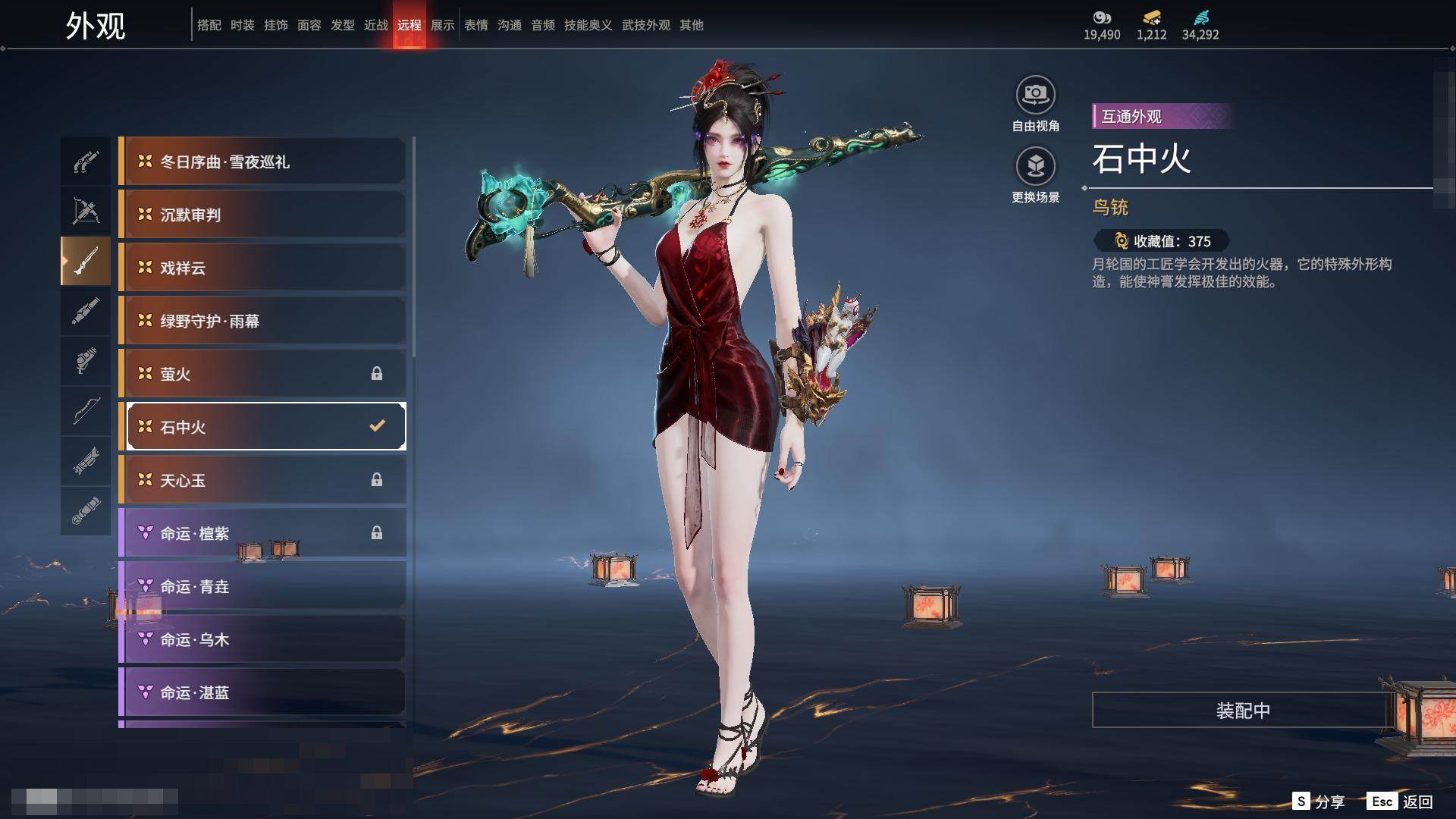Open the 武技外观 tab

(x=646, y=25)
